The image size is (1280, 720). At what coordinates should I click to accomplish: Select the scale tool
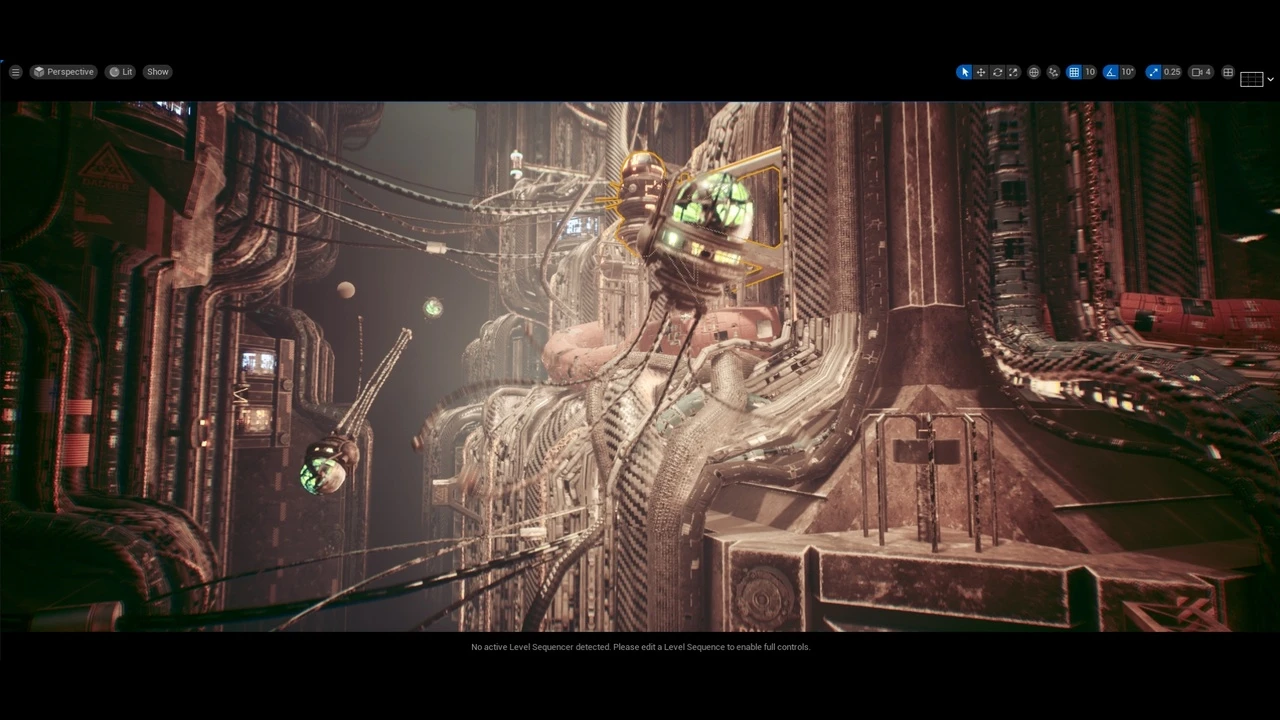point(1013,72)
